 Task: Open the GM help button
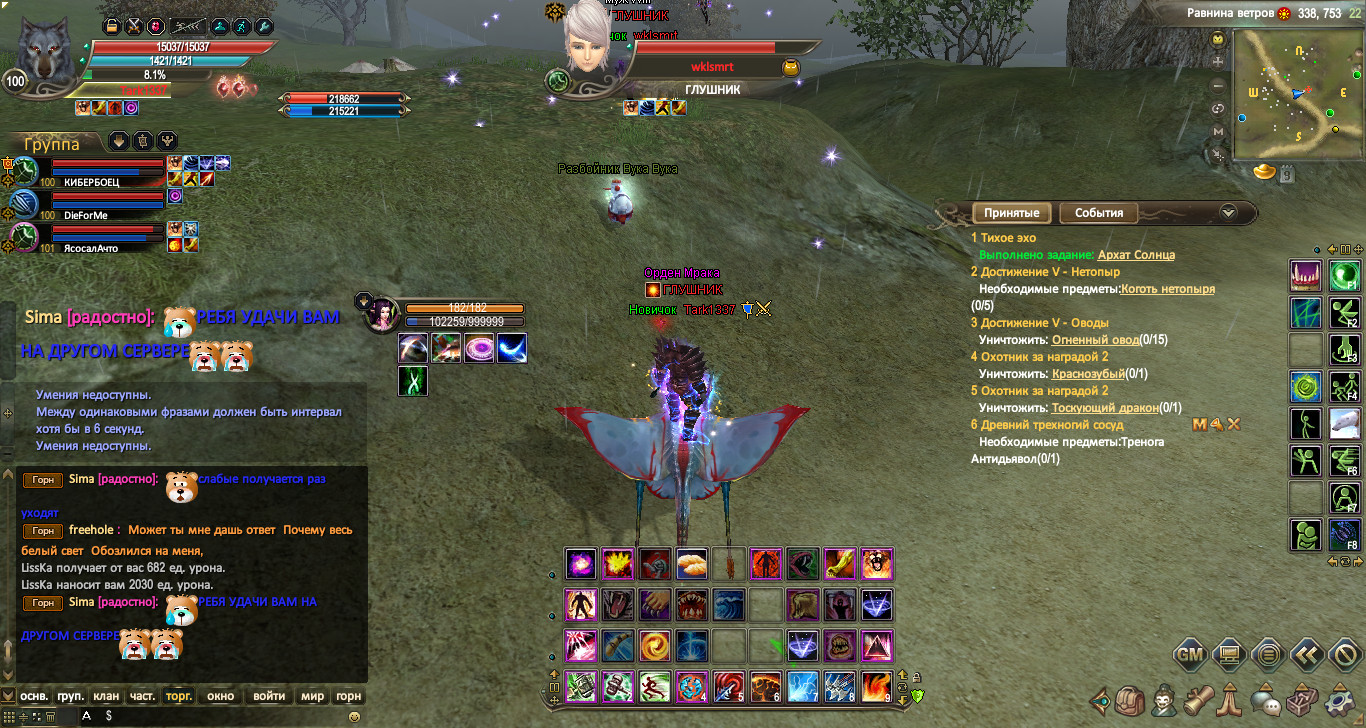[x=1189, y=656]
